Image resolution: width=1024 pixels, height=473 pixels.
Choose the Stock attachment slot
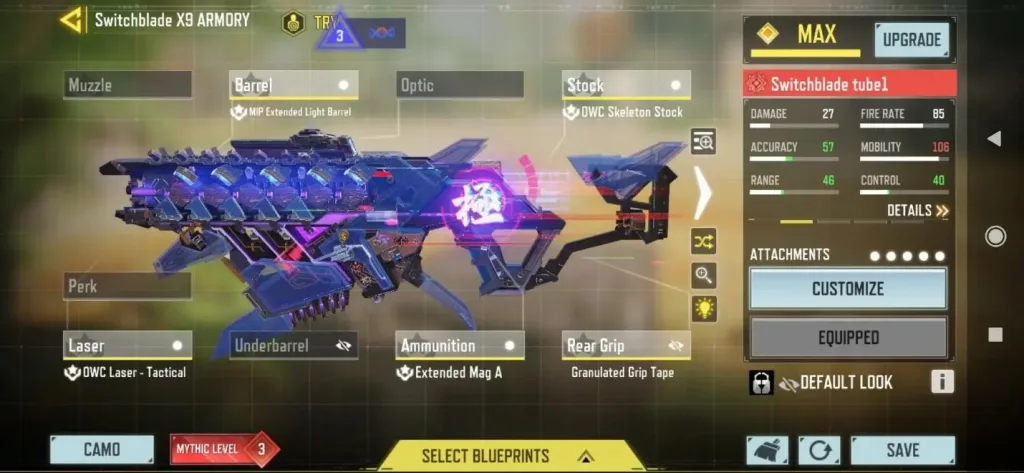[626, 85]
